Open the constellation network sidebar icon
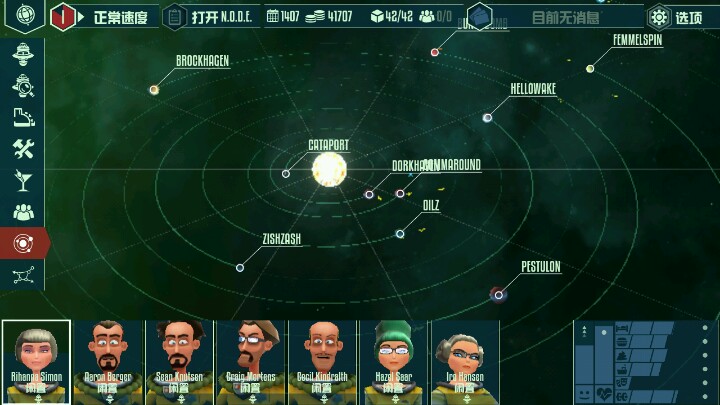 pos(23,274)
